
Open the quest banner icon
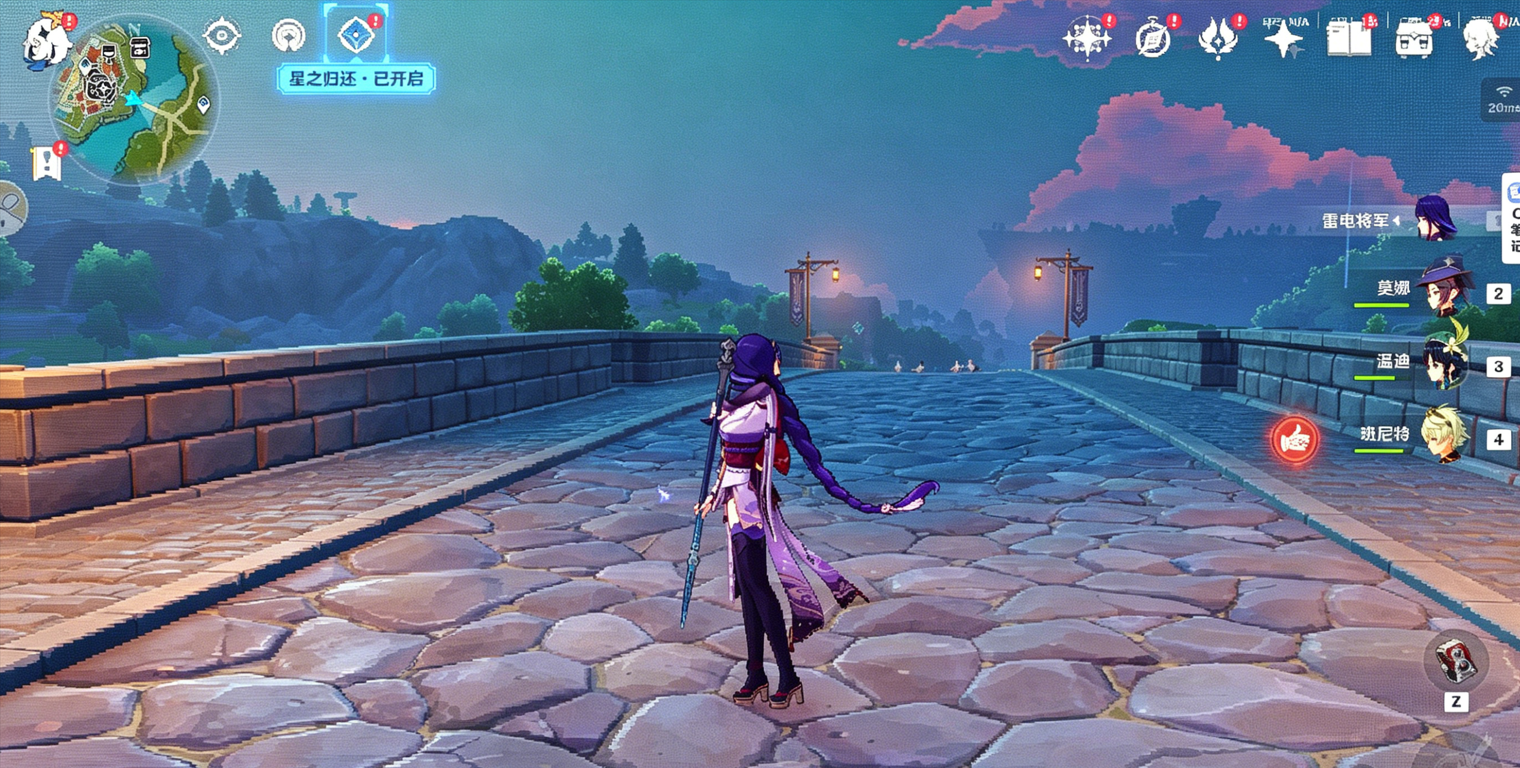(x=46, y=162)
